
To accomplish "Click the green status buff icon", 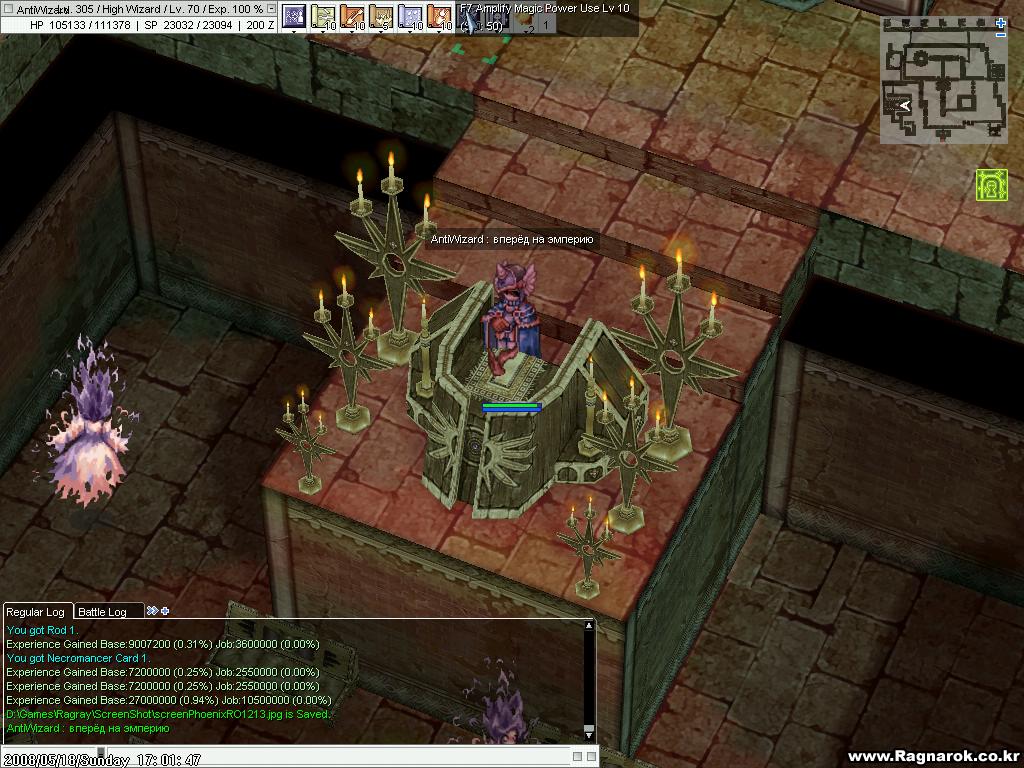I will click(x=991, y=185).
